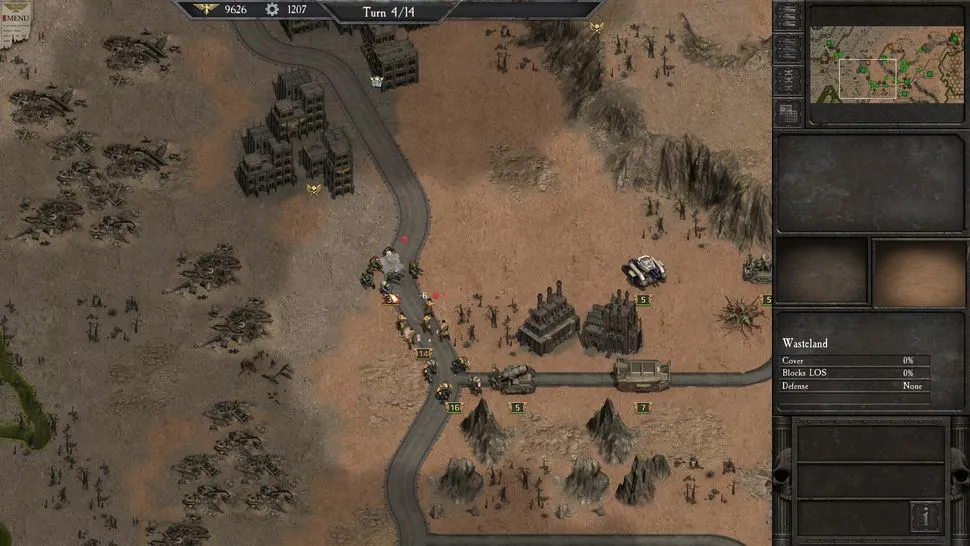Select the armored unit with strength 7
Image resolution: width=970 pixels, height=546 pixels.
coord(641,376)
